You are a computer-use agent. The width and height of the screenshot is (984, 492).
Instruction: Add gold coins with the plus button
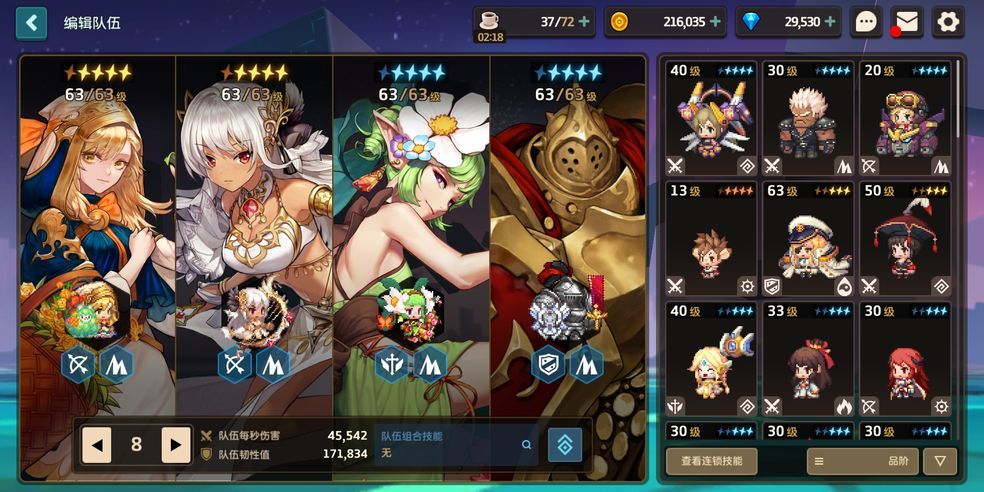pyautogui.click(x=715, y=22)
